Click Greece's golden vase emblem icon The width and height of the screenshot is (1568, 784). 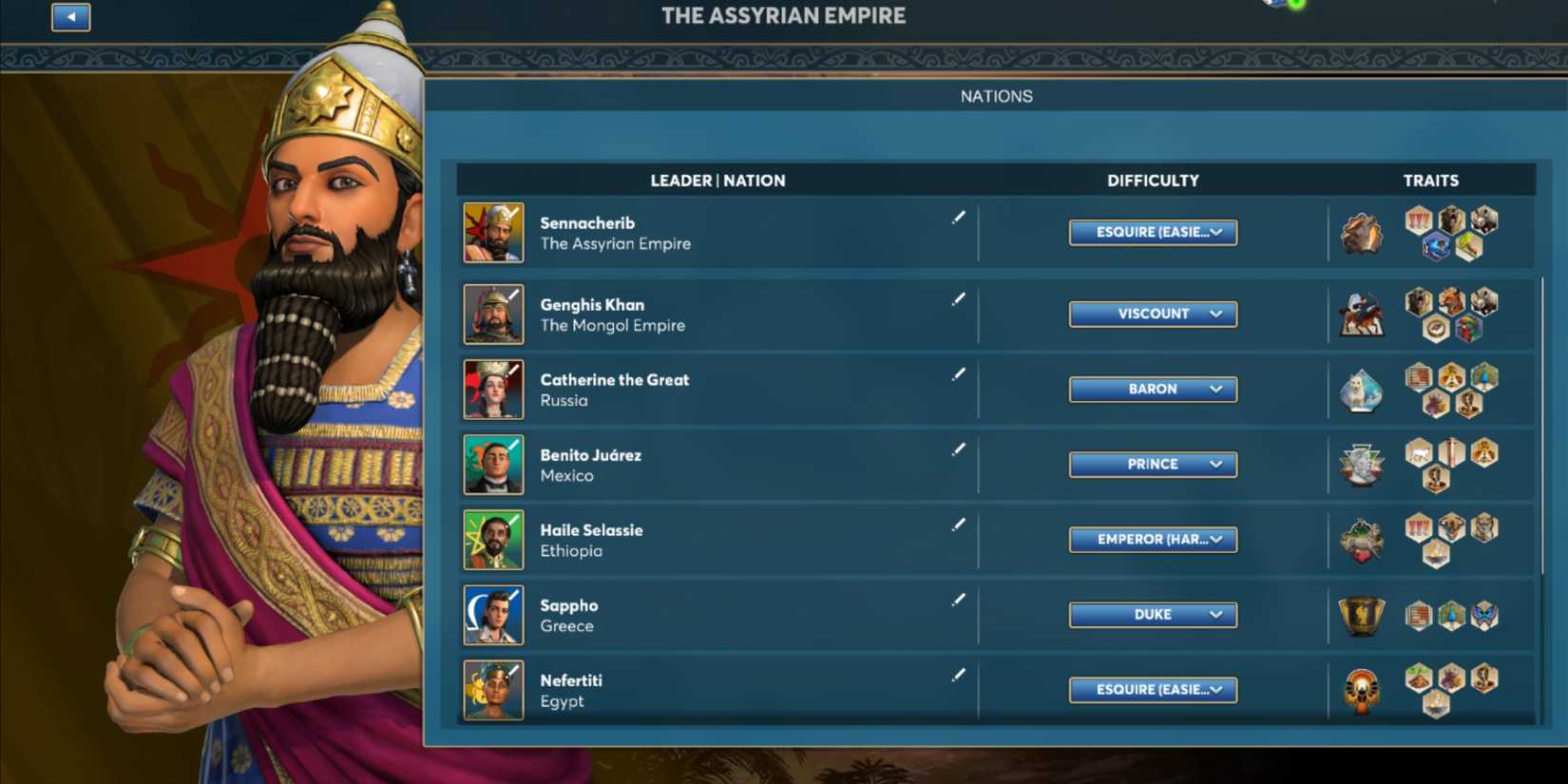pos(1360,615)
